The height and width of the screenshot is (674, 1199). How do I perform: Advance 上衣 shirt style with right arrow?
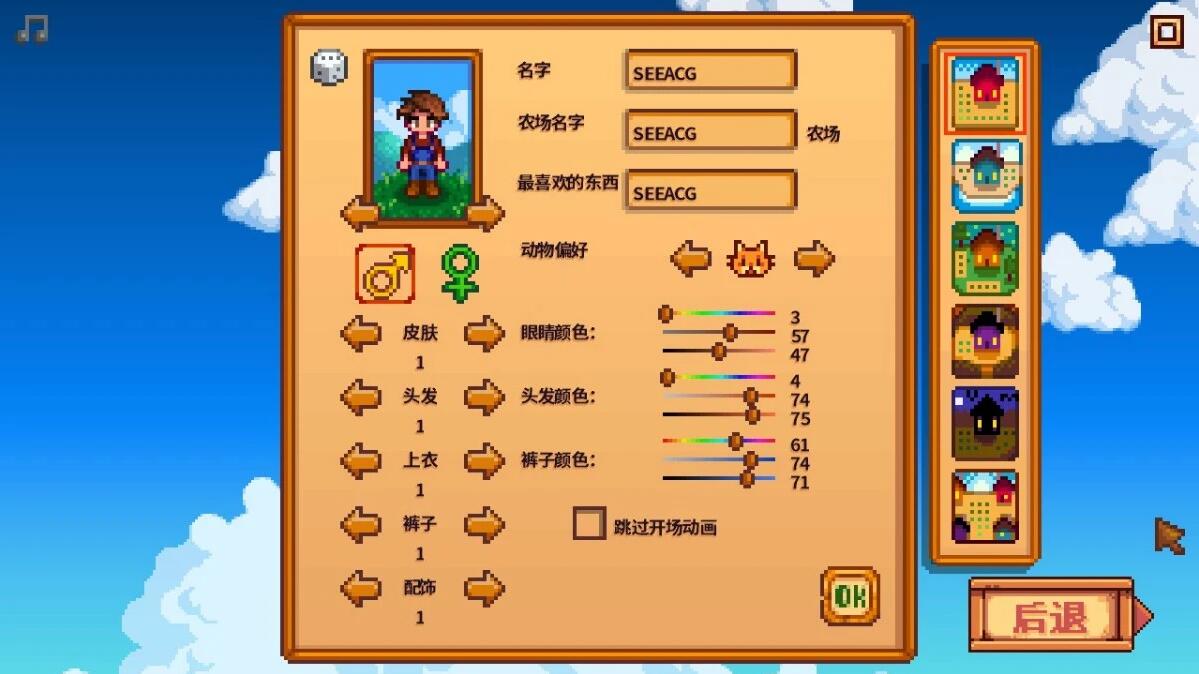point(484,461)
